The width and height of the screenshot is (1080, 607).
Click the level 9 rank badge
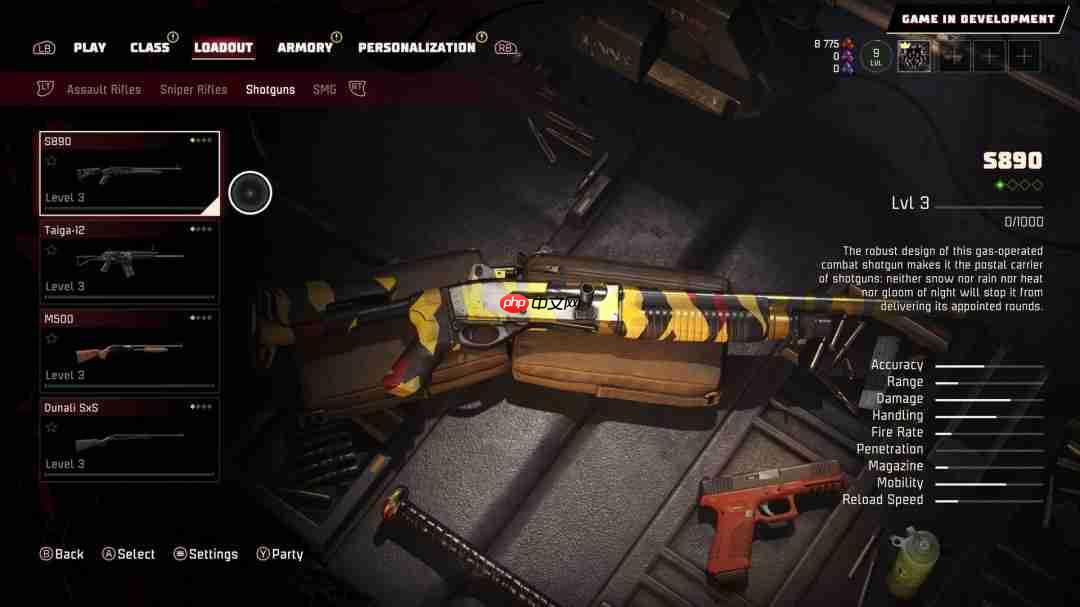(x=876, y=56)
